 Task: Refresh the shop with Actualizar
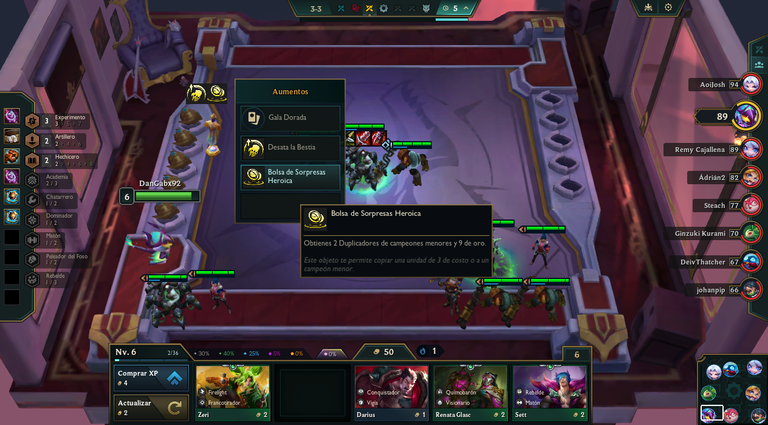point(151,407)
